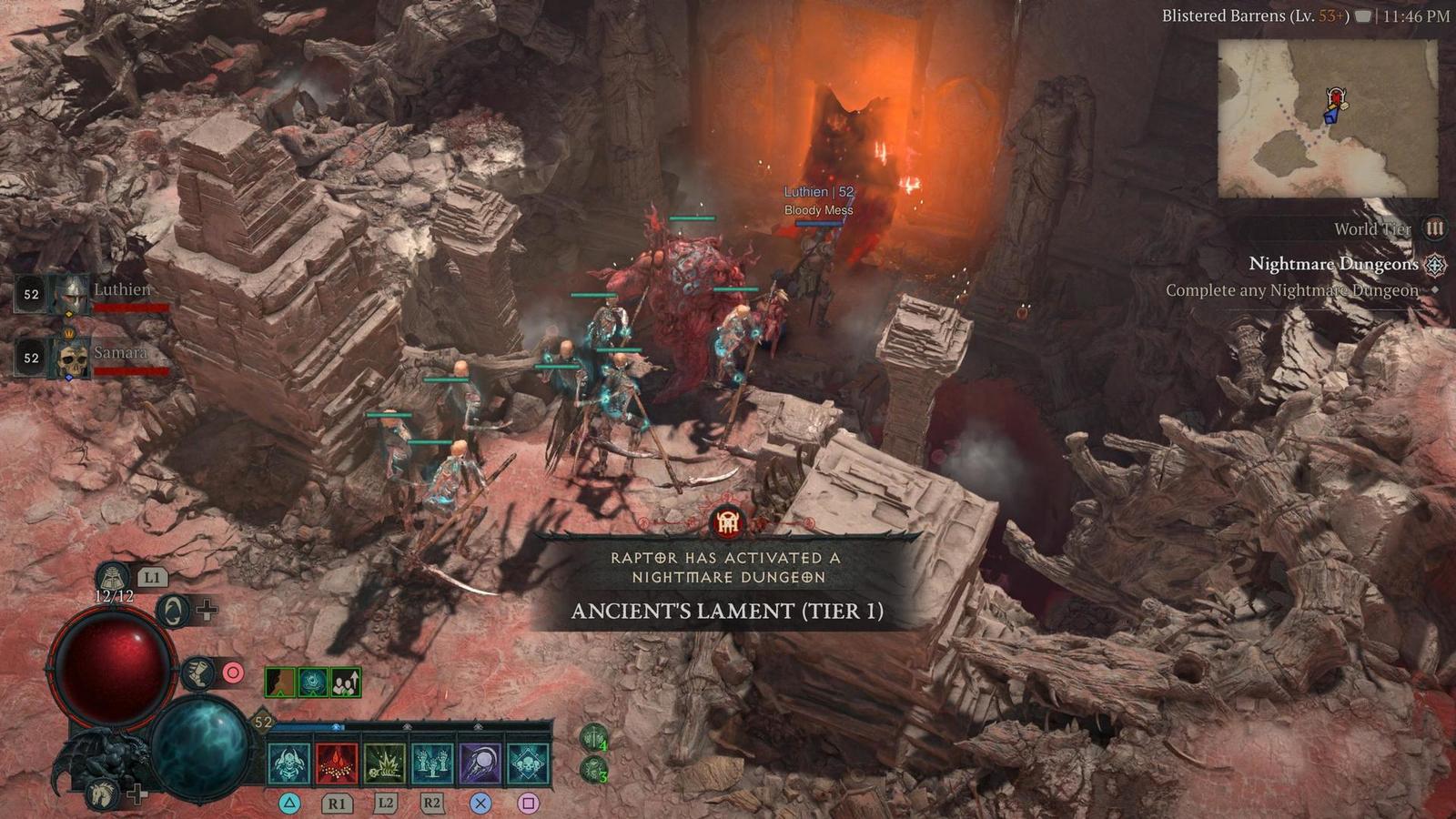Click the green minion counter showing 4
The width and height of the screenshot is (1456, 819).
point(594,738)
